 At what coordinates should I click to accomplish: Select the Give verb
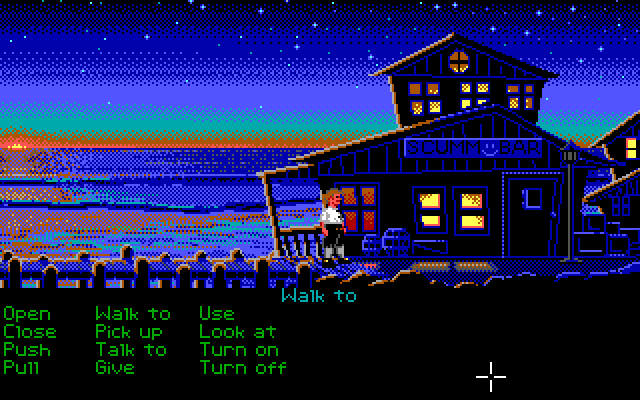(x=115, y=368)
